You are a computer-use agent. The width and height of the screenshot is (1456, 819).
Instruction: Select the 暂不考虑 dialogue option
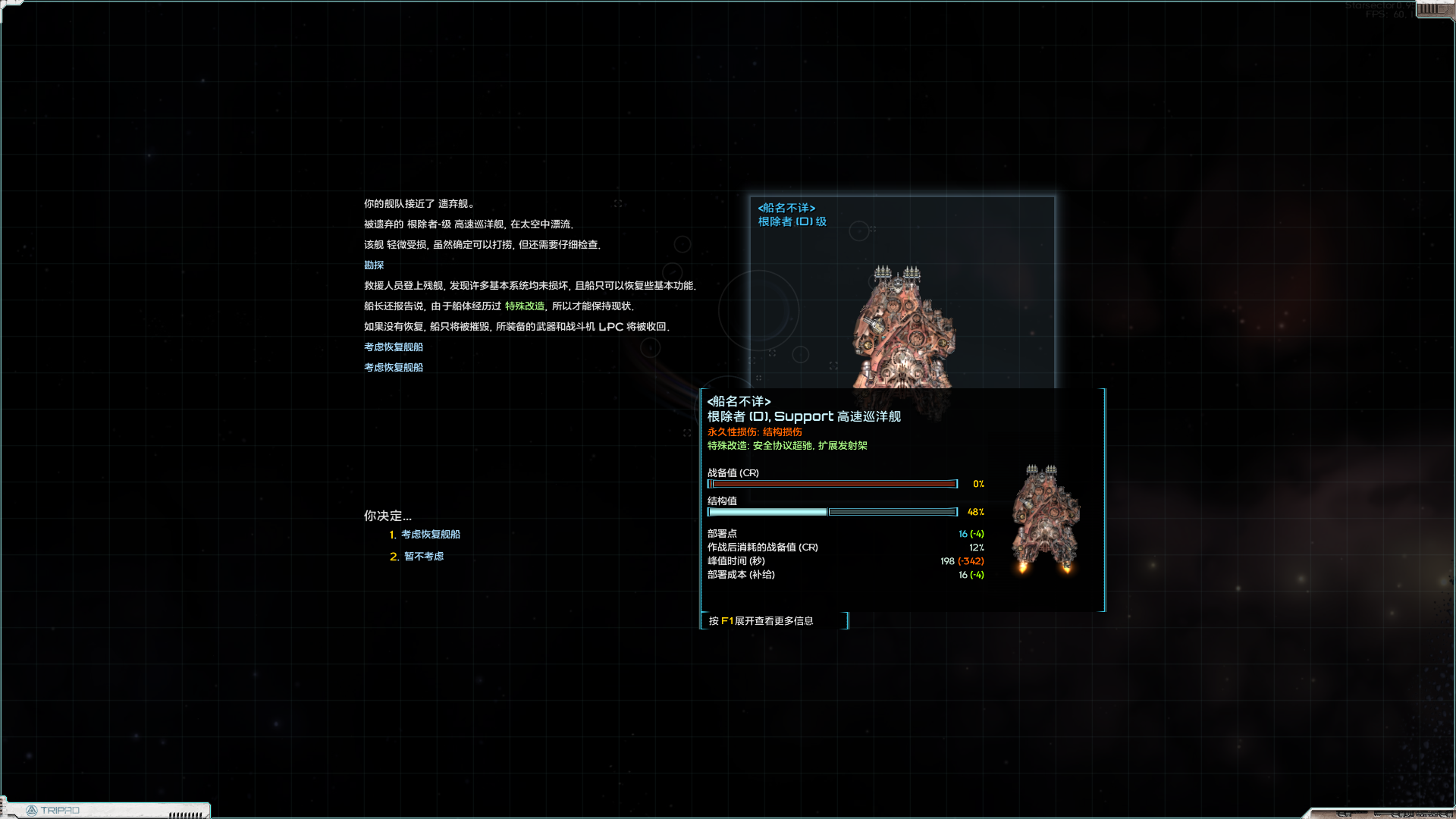click(x=423, y=557)
